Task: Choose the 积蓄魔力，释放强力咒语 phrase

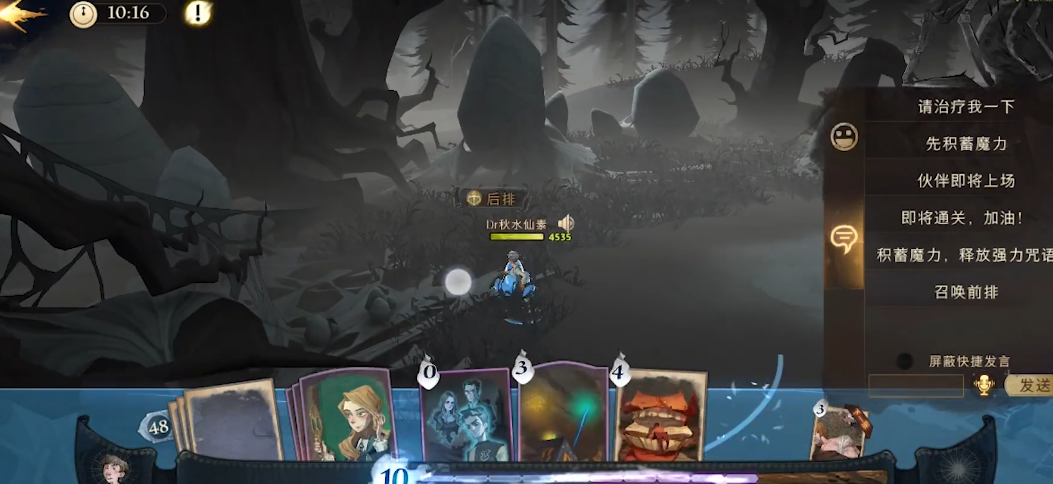Action: 952,254
